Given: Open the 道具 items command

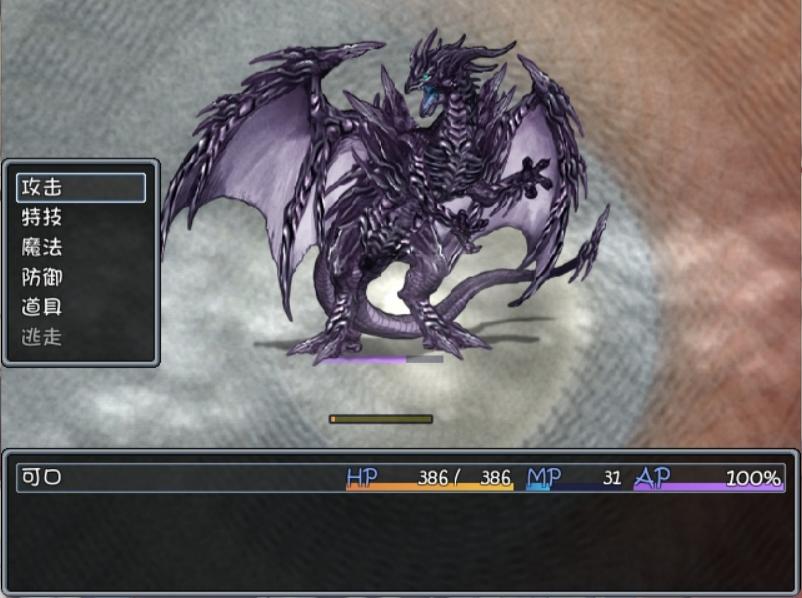Looking at the screenshot, I should pos(80,307).
